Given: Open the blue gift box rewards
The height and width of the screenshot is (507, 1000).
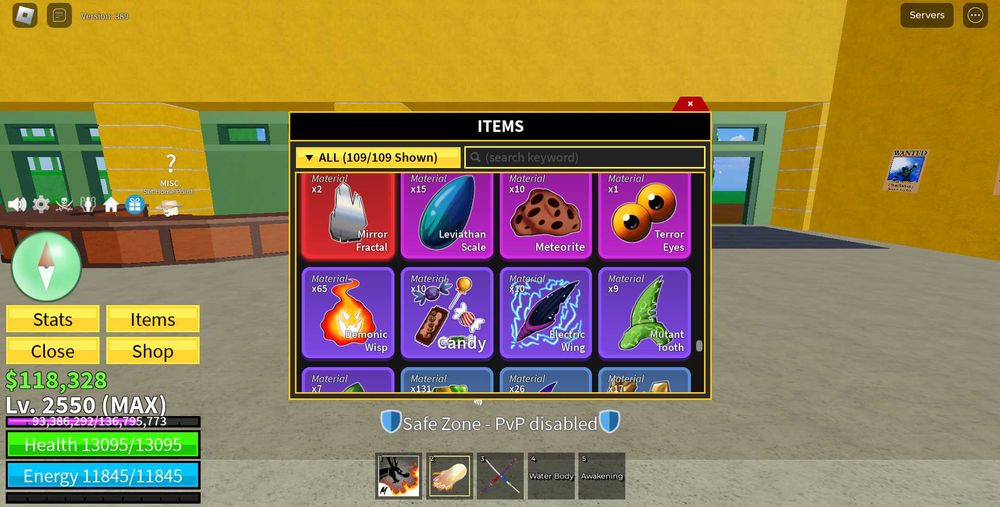Looking at the screenshot, I should [x=134, y=204].
